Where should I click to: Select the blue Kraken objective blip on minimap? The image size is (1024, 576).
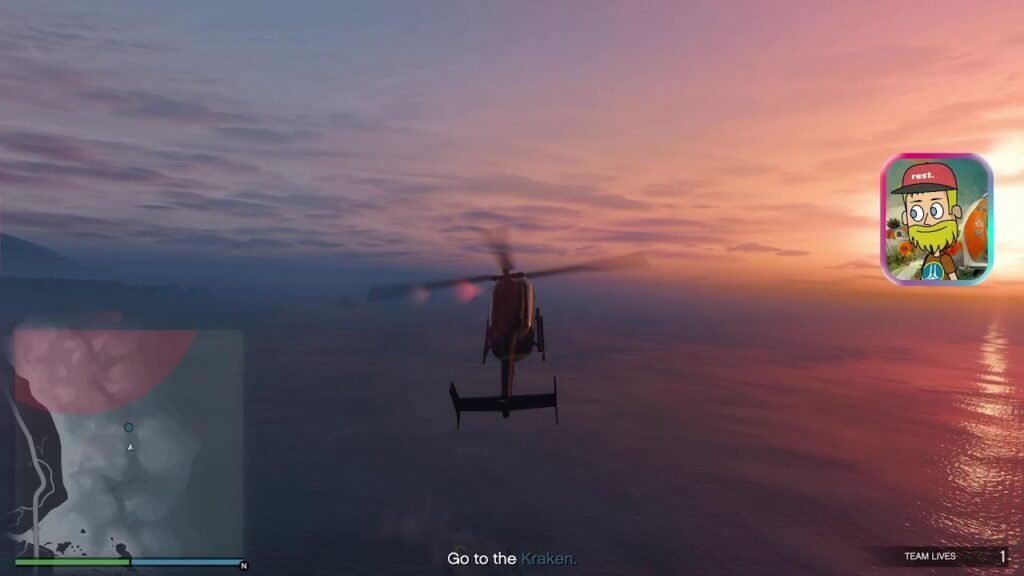128,428
